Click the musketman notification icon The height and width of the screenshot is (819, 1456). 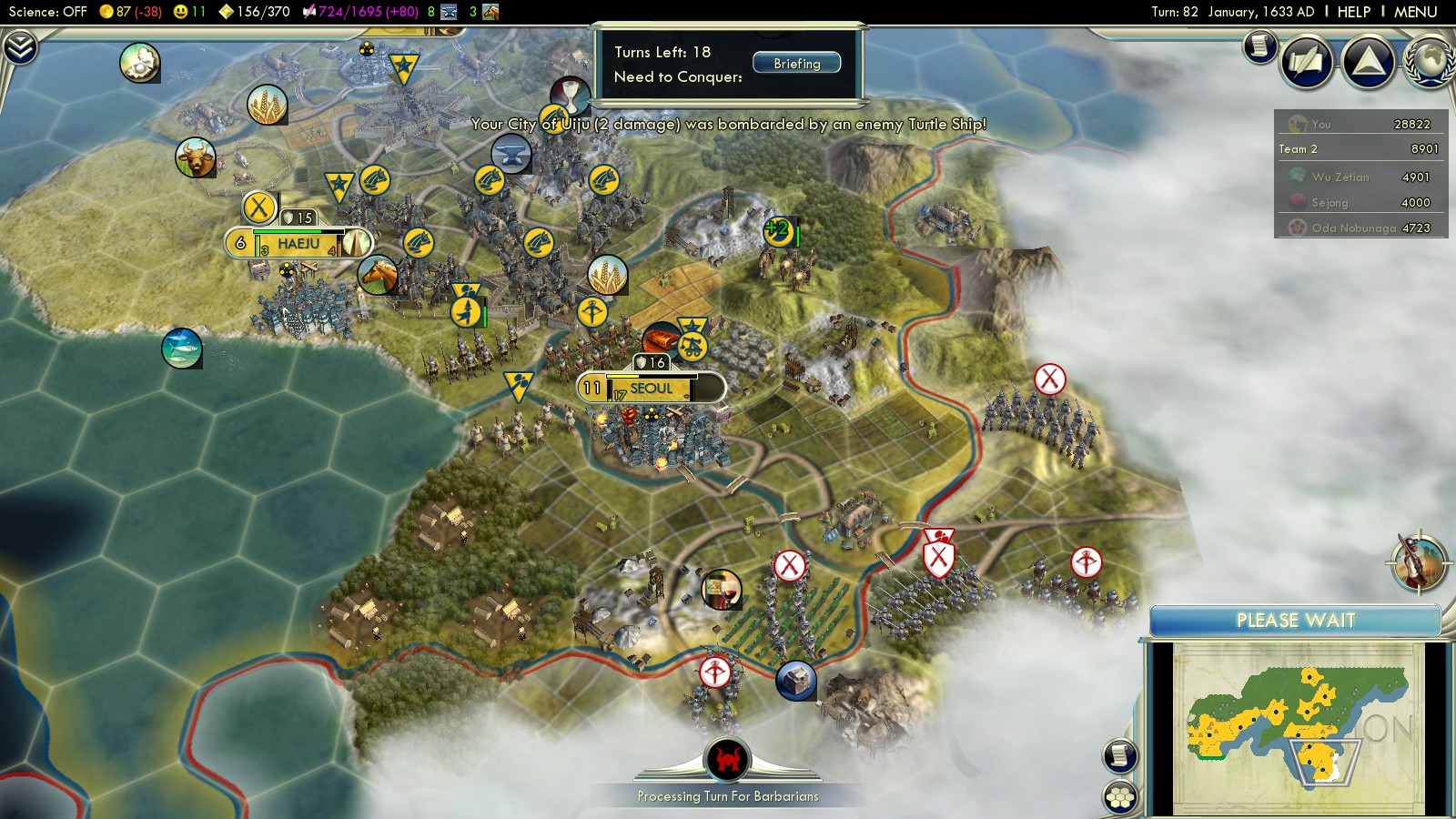[x=1418, y=561]
